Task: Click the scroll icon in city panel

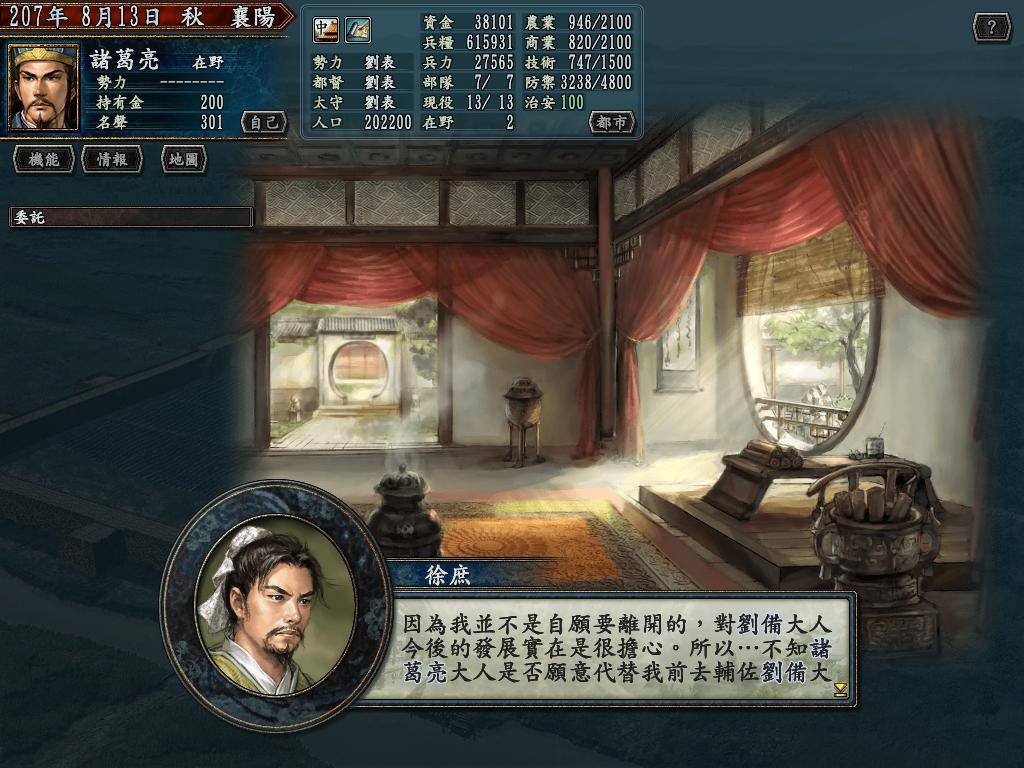Action: [358, 30]
